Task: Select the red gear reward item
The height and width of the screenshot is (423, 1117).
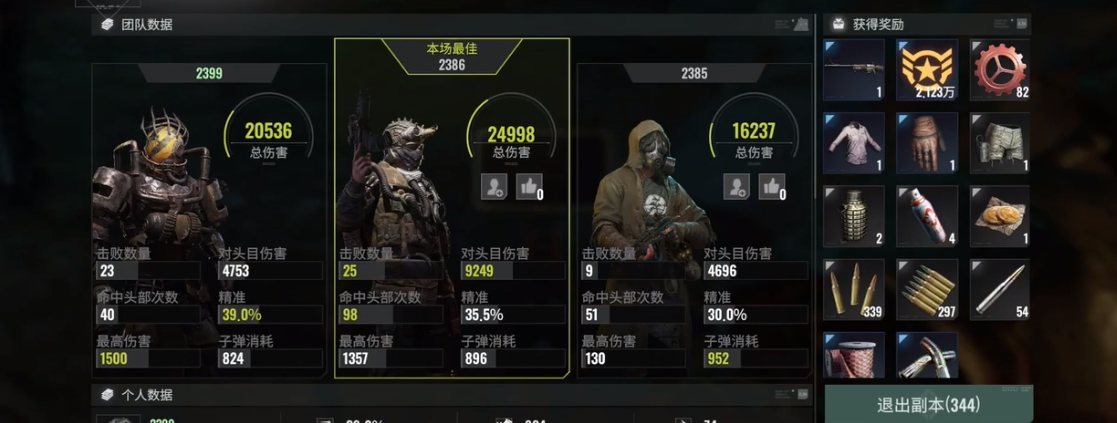Action: coord(1000,70)
